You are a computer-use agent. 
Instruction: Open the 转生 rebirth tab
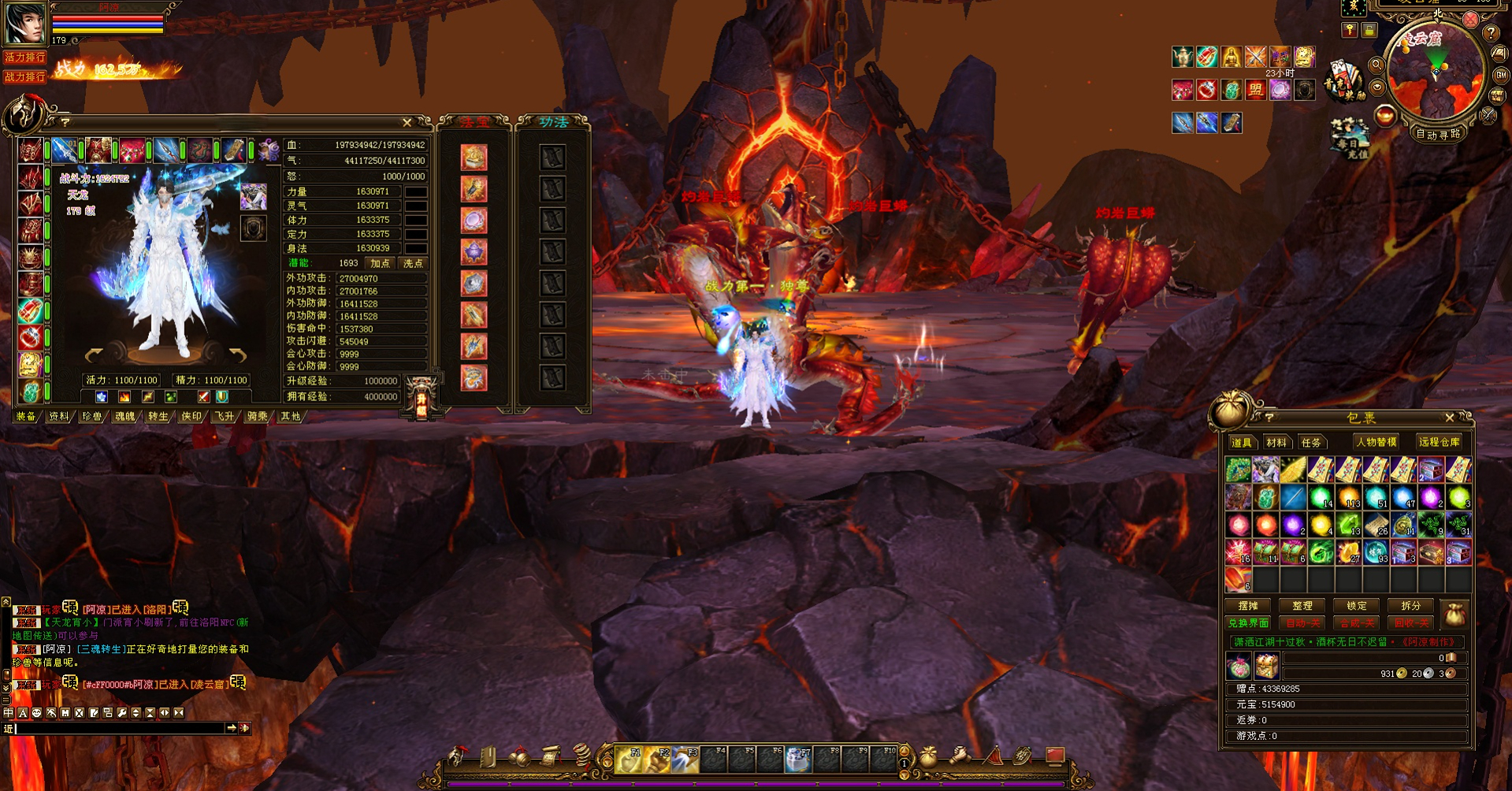[x=158, y=416]
